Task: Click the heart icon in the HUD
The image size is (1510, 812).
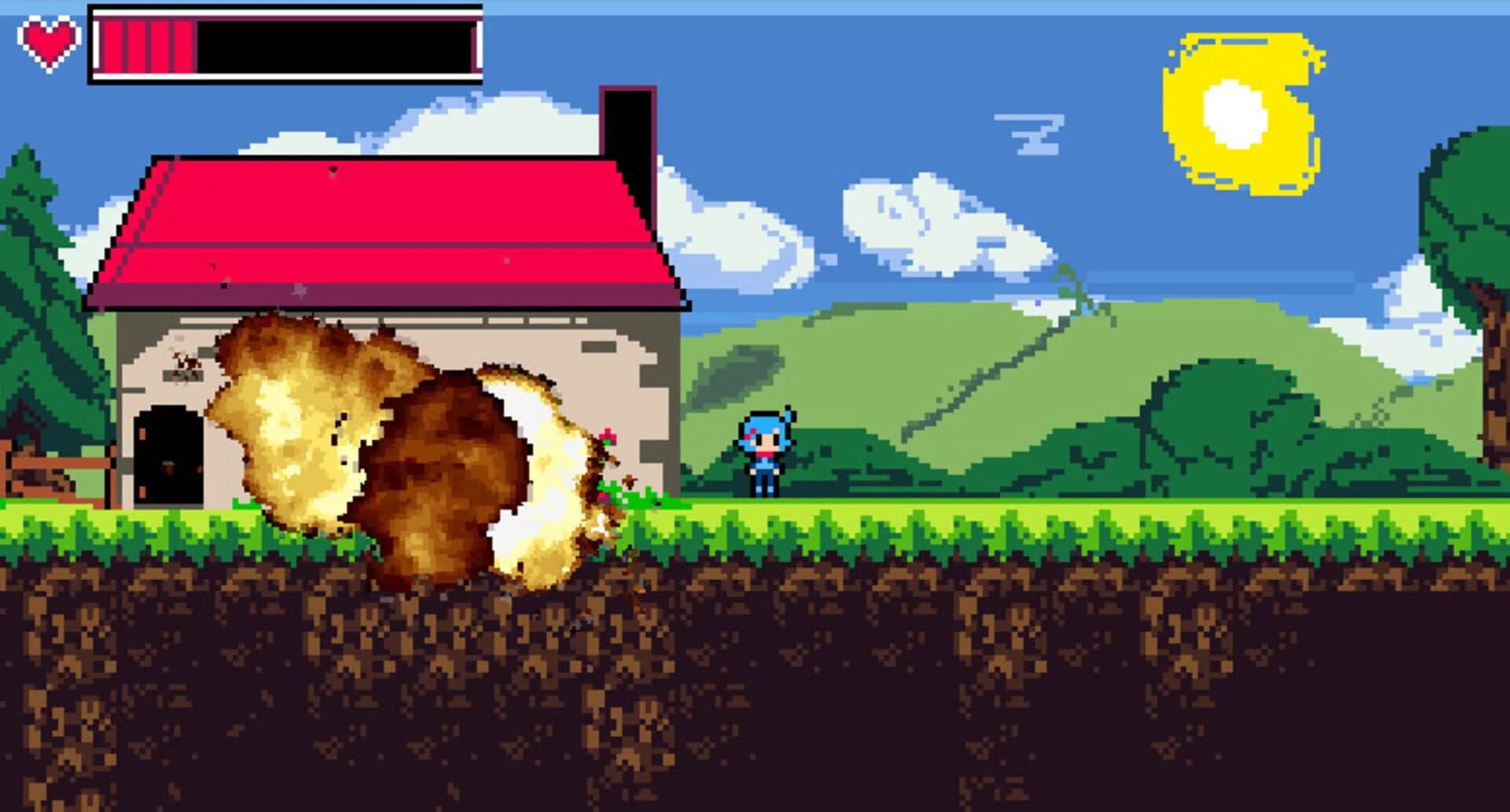Action: click(x=47, y=43)
